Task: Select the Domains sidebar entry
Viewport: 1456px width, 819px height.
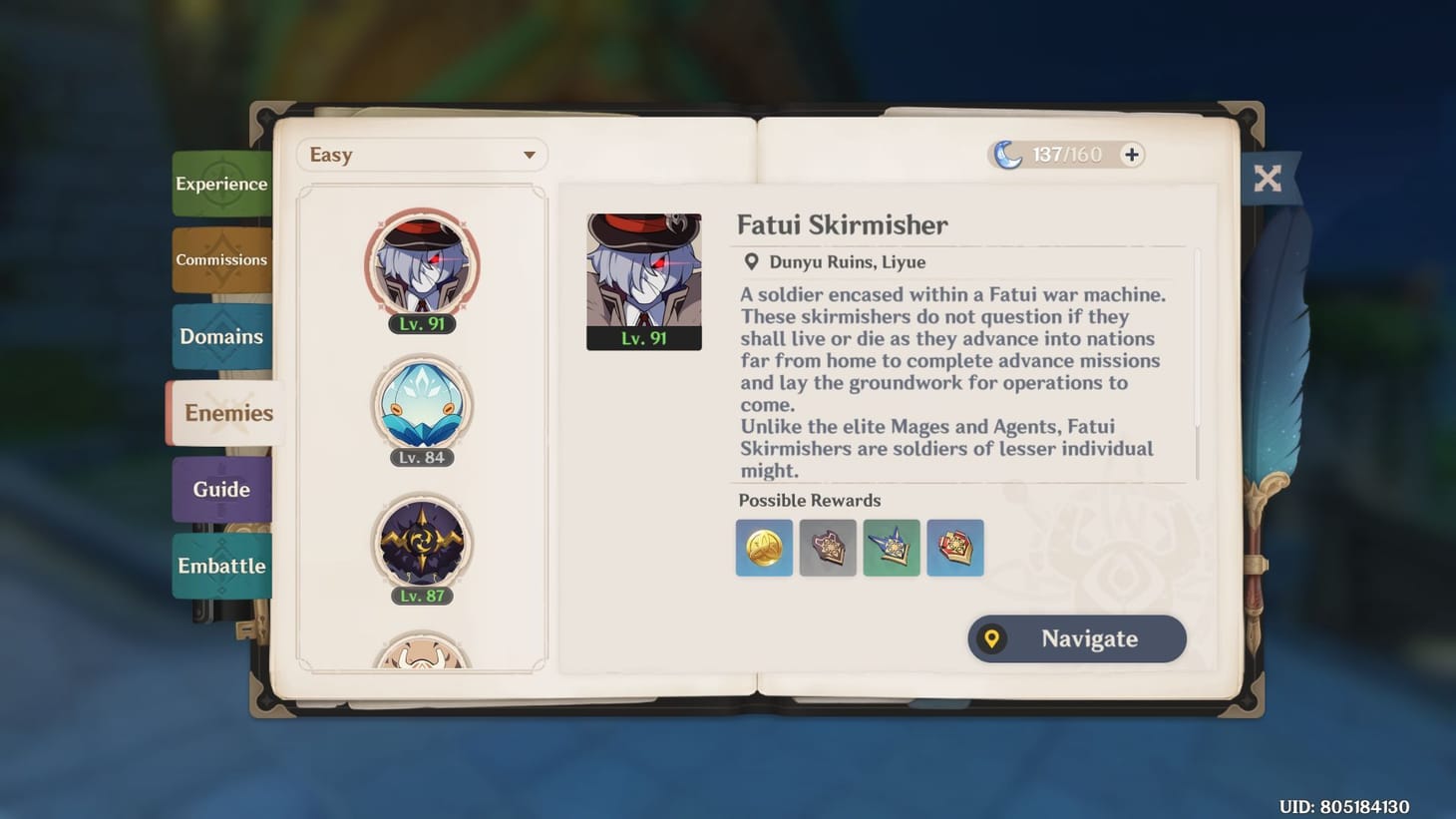Action: pos(221,336)
